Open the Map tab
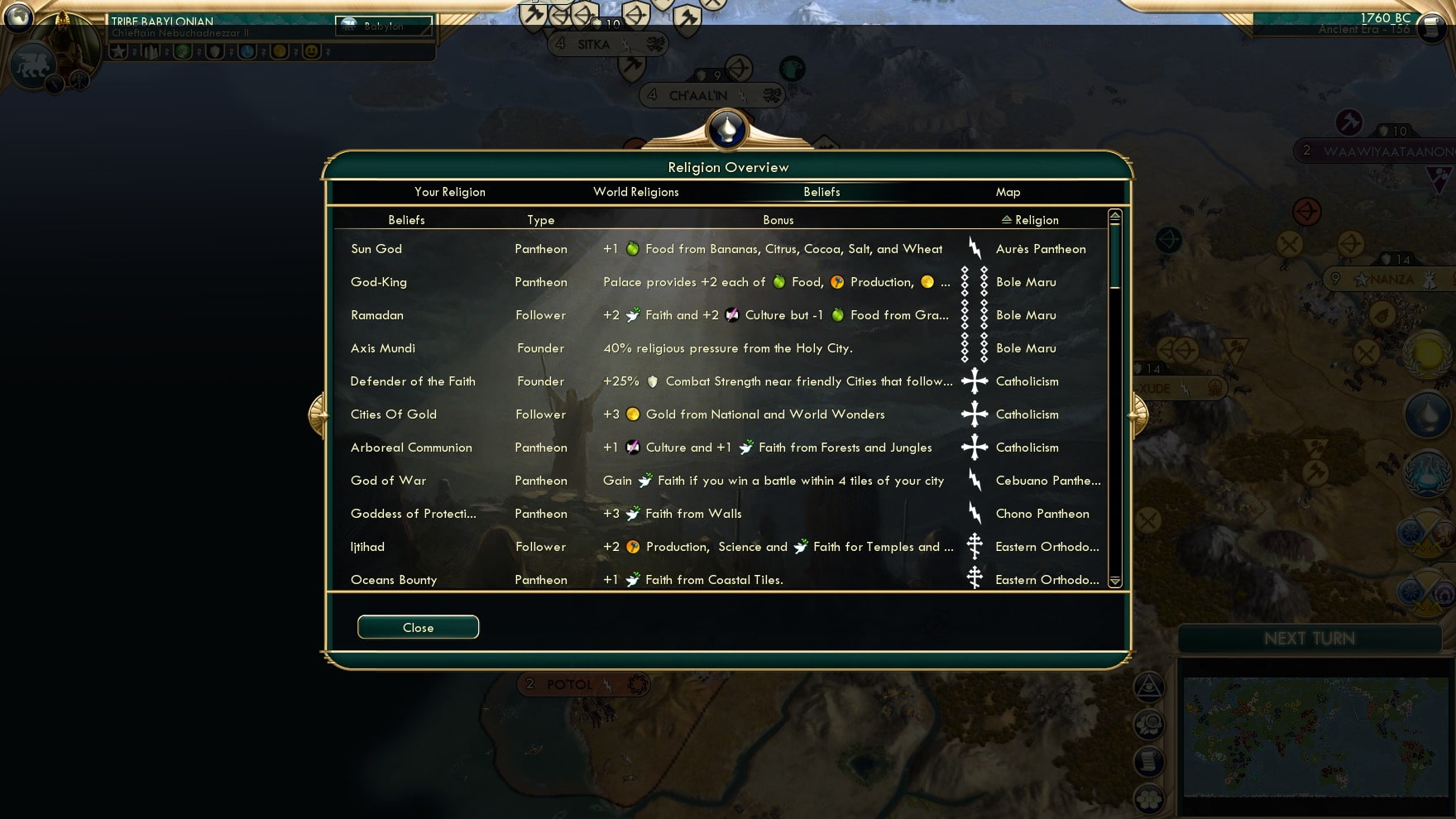 tap(1008, 192)
